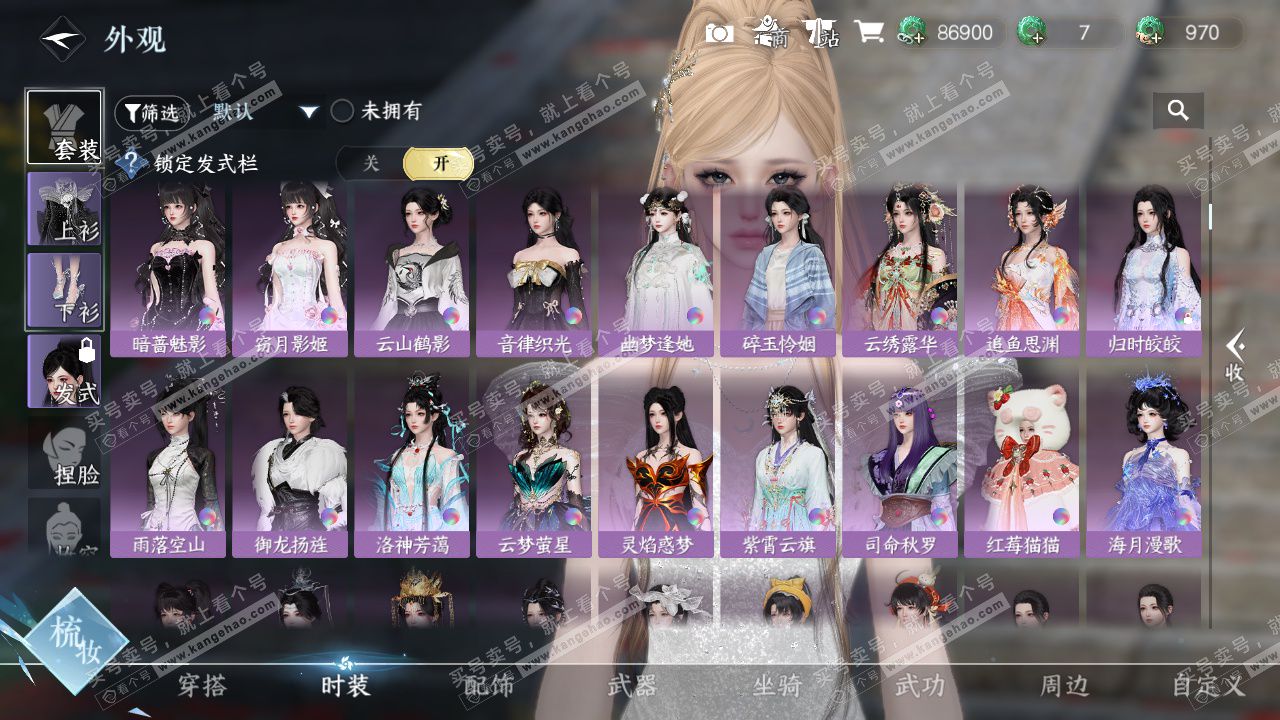The width and height of the screenshot is (1280, 720).
Task: Open the shopping cart icon
Action: point(868,33)
